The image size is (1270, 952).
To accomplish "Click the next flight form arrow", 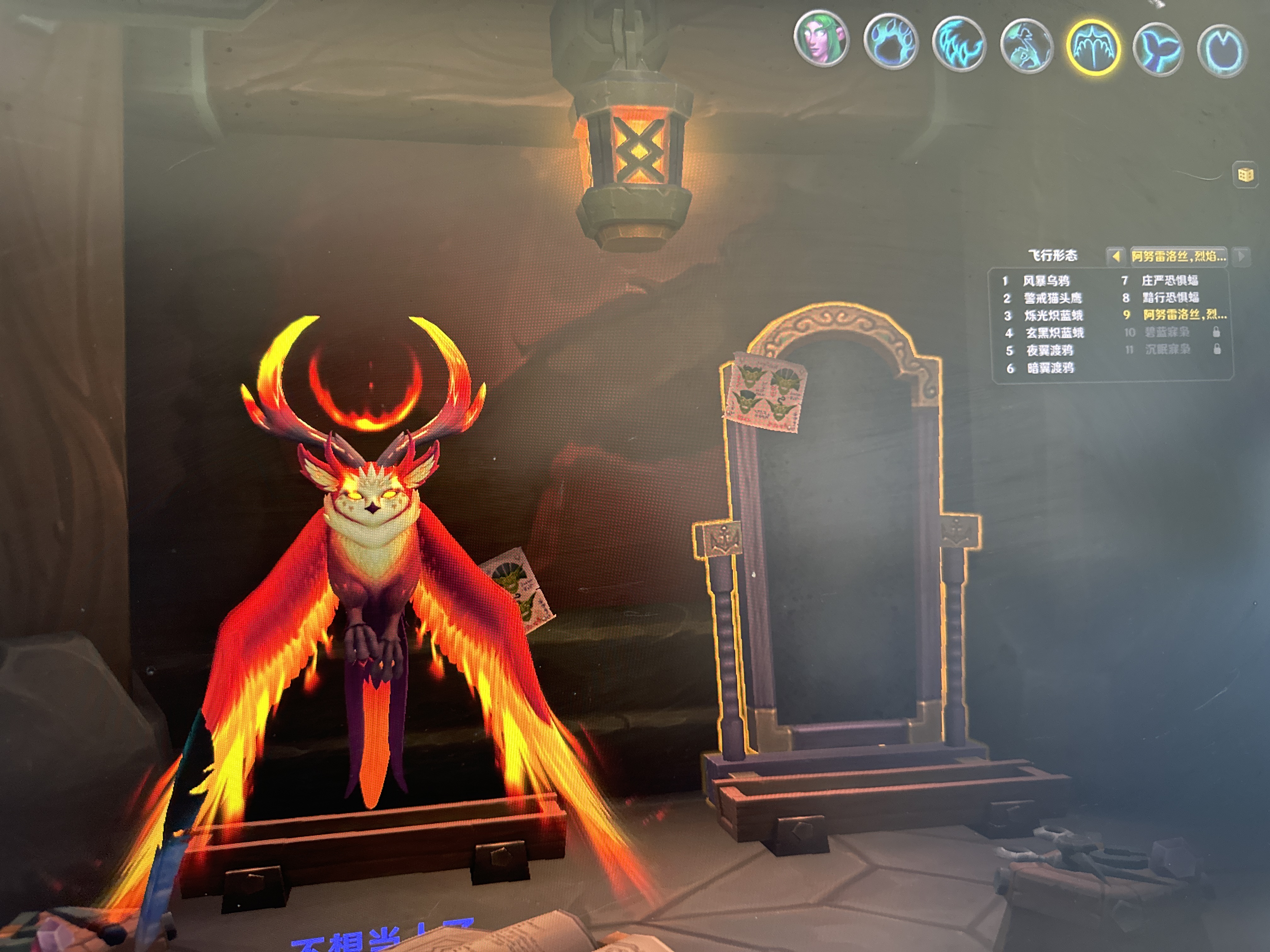I will point(1241,256).
